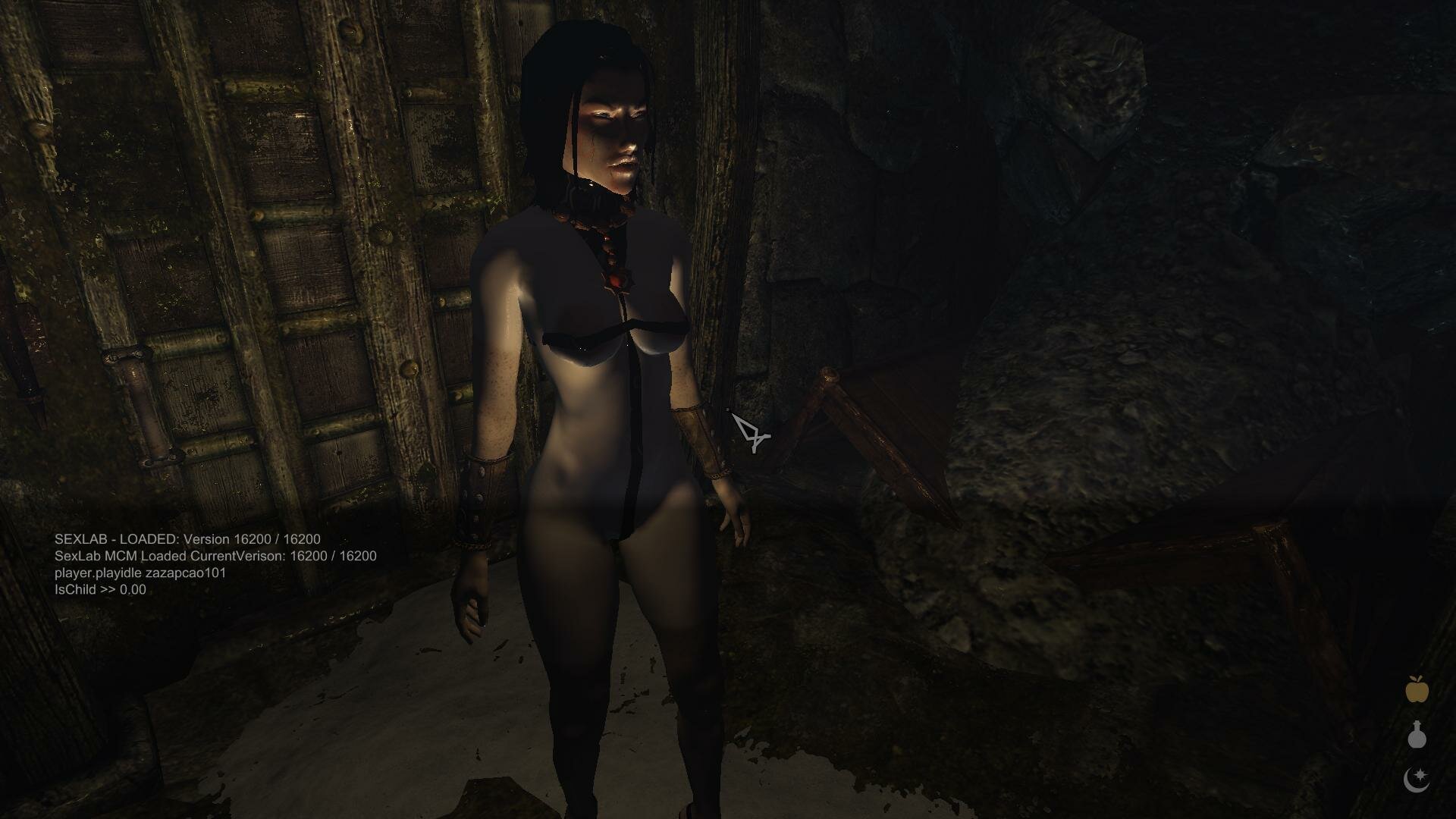This screenshot has width=1456, height=819.
Task: Select the bottle thirst status icon
Action: pos(1417,735)
